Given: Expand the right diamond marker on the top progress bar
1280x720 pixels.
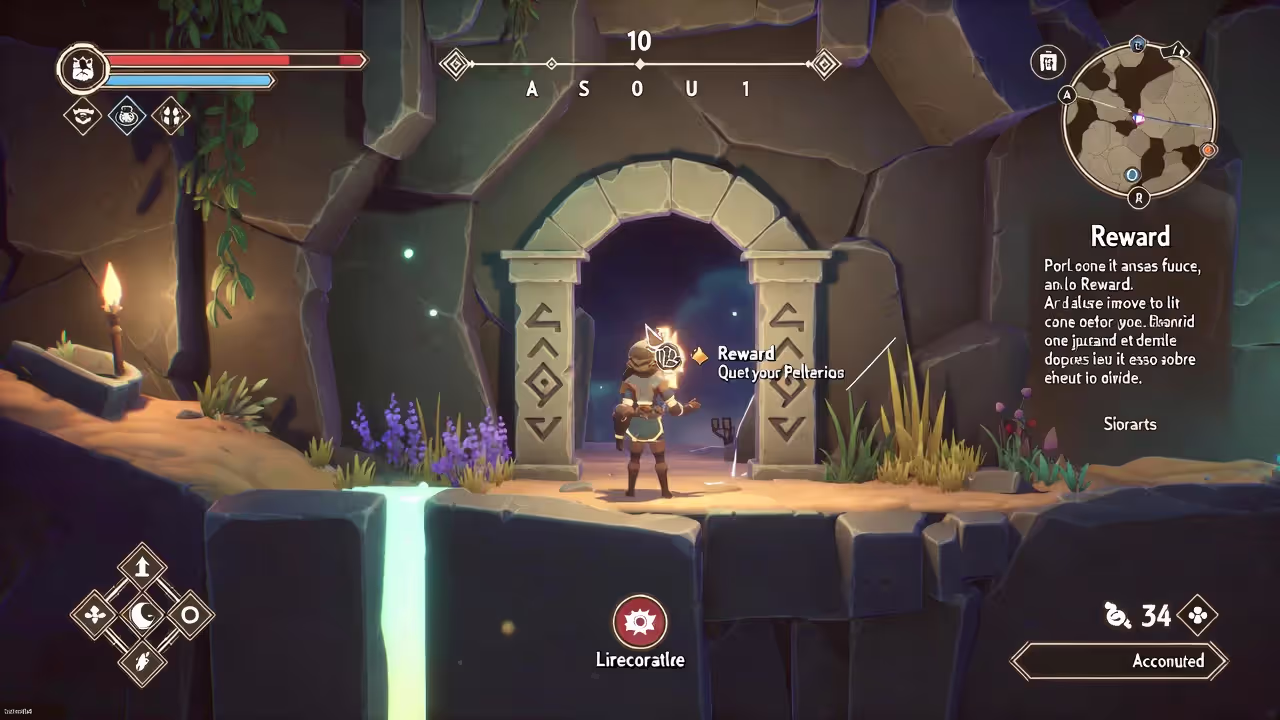Looking at the screenshot, I should (824, 64).
